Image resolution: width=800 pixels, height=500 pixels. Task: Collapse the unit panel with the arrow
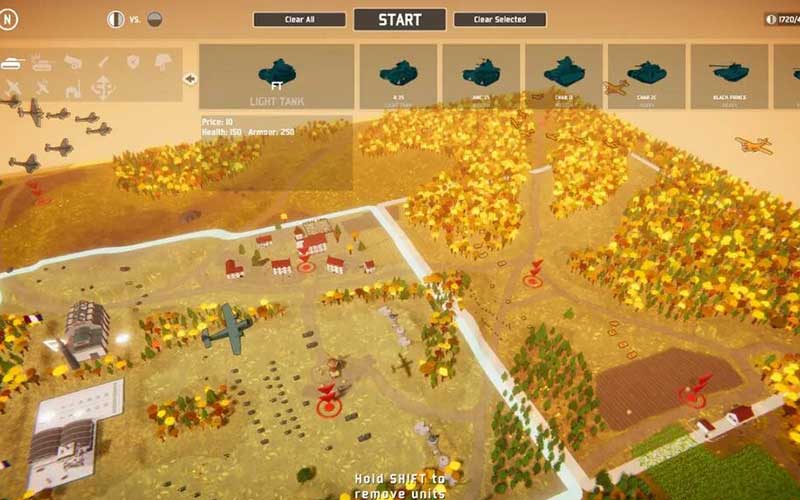tap(190, 78)
